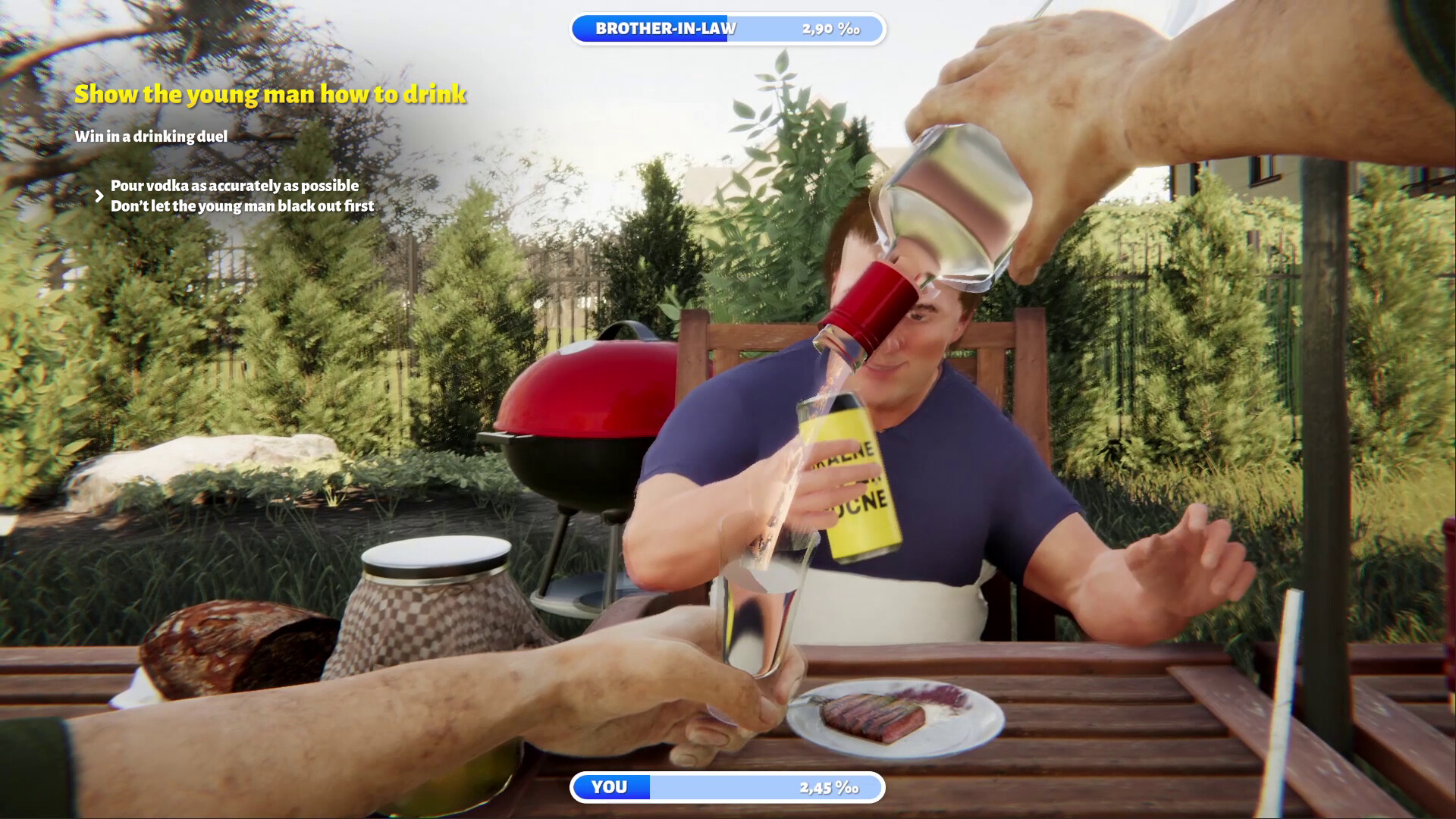Select the BROTHER-IN-LAW label at the top
This screenshot has width=1456, height=819.
(667, 30)
